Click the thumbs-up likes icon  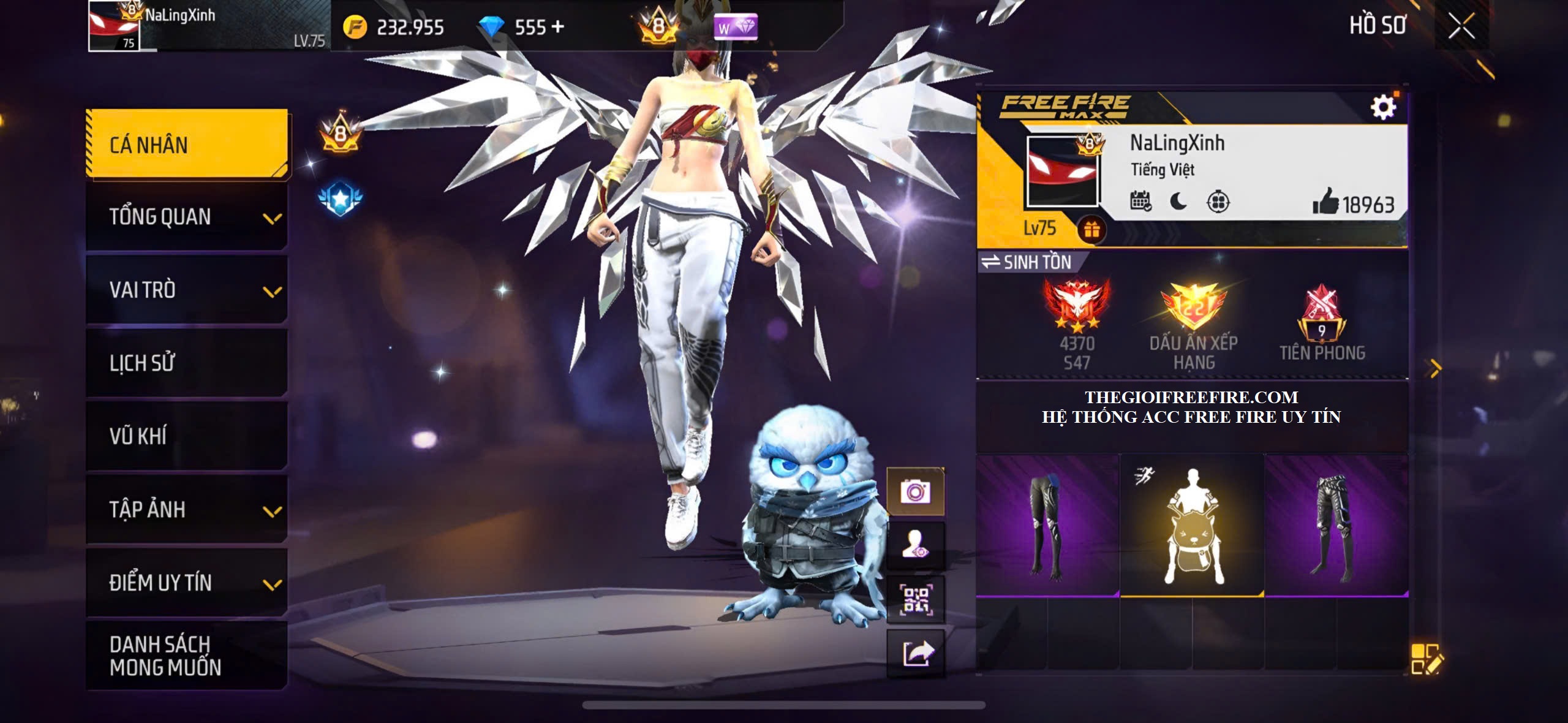pos(1325,201)
